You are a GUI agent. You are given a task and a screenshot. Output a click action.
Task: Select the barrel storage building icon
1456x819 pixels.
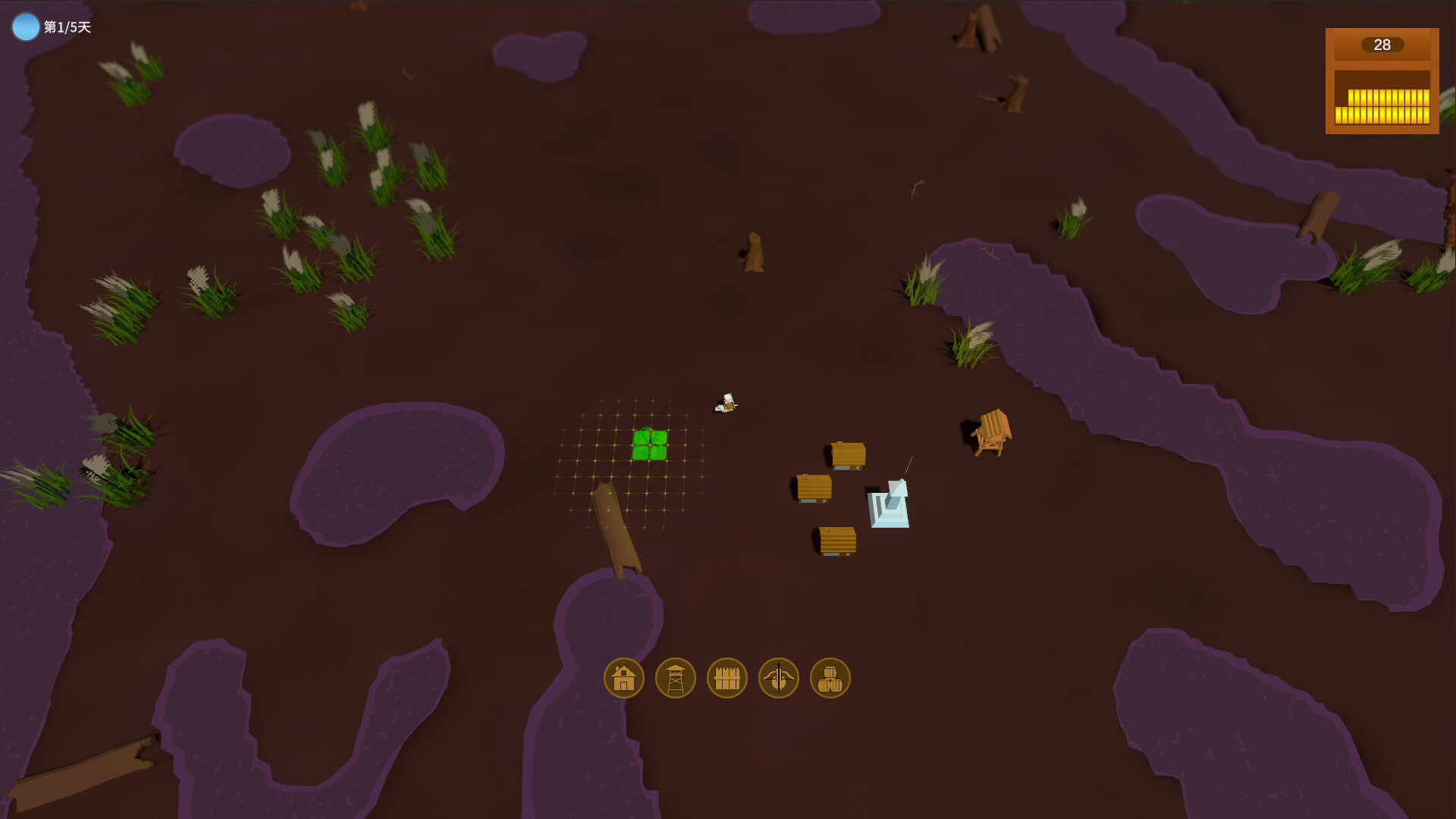coord(830,677)
